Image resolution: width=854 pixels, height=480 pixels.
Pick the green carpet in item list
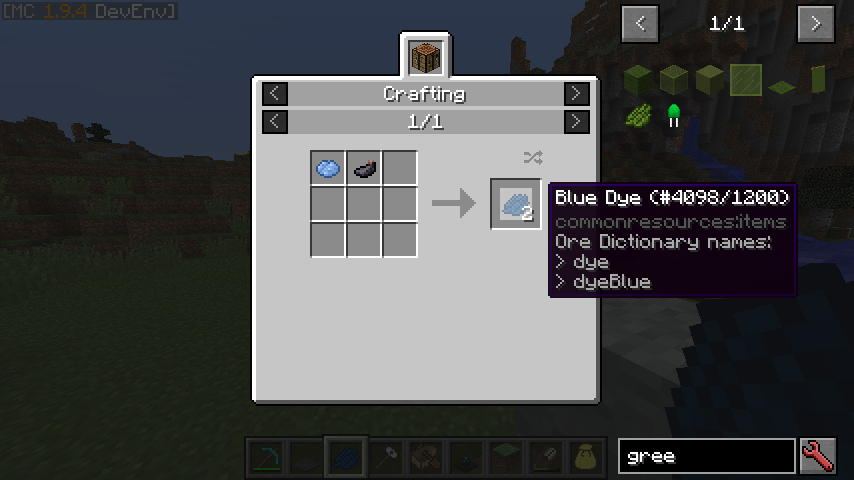pyautogui.click(x=781, y=84)
